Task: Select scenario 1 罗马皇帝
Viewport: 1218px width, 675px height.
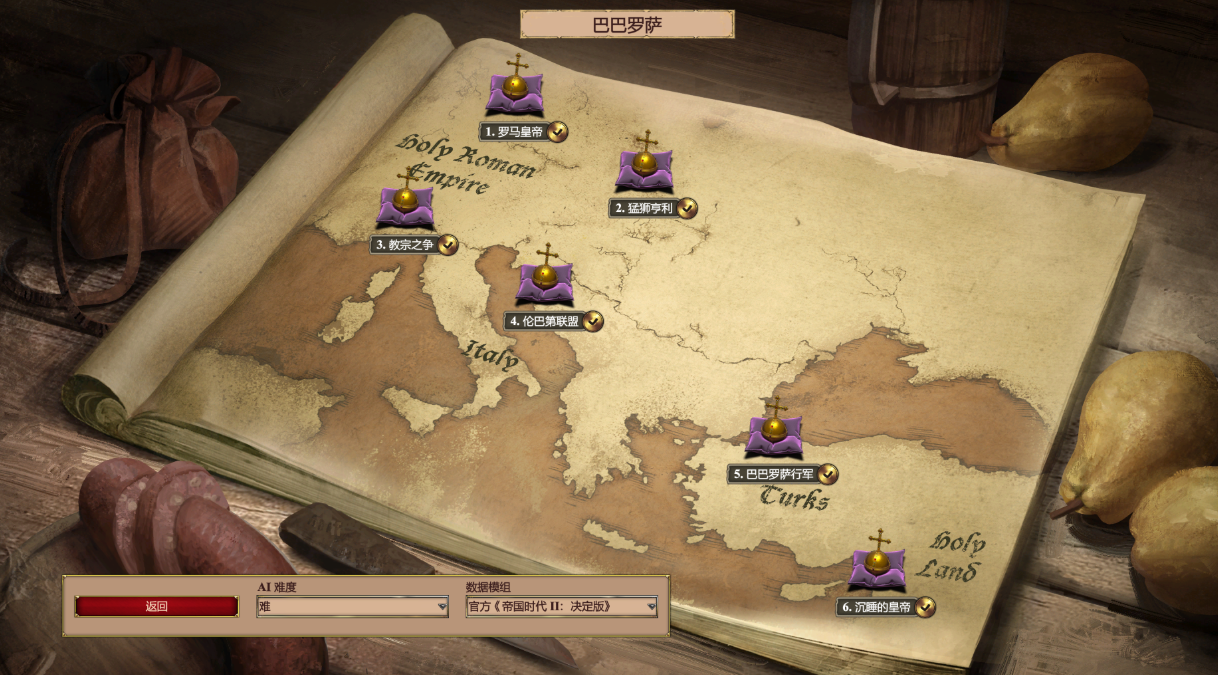Action: [516, 90]
